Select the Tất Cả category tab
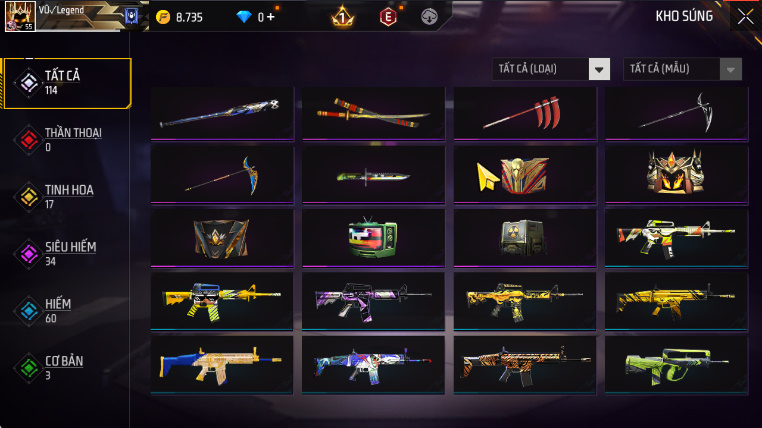Screen dimensions: 762x428 tap(67, 83)
